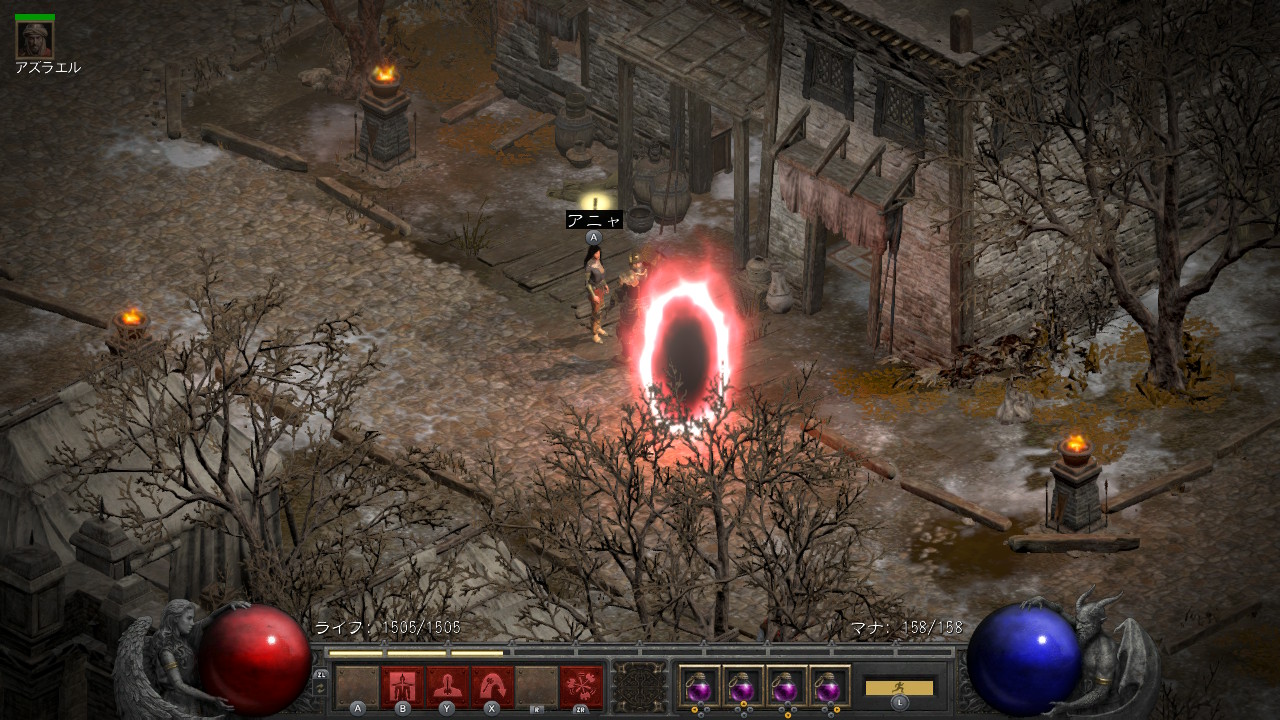Activate the axe with curved arrow skill
1280x720 pixels.
click(492, 686)
